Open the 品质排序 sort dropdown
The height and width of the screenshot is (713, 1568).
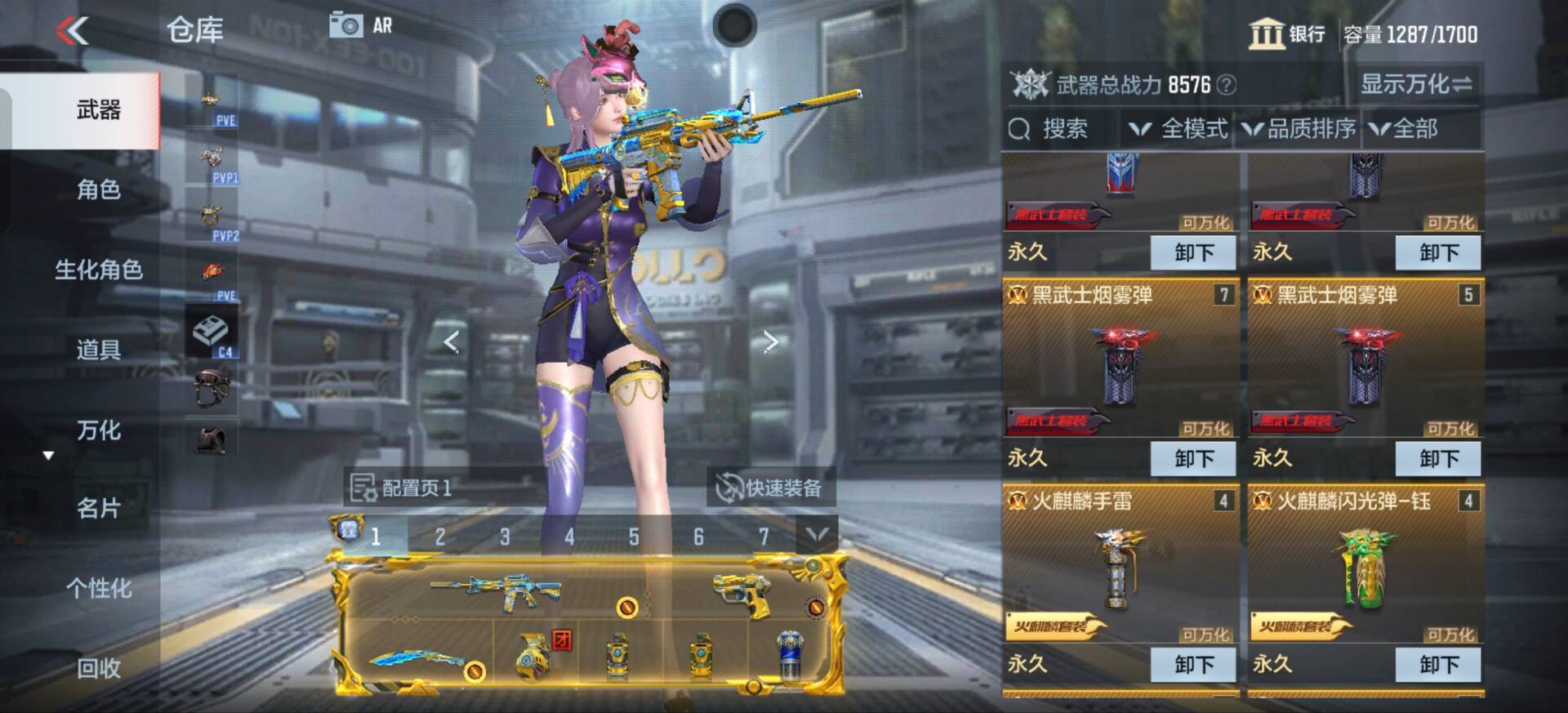1299,129
